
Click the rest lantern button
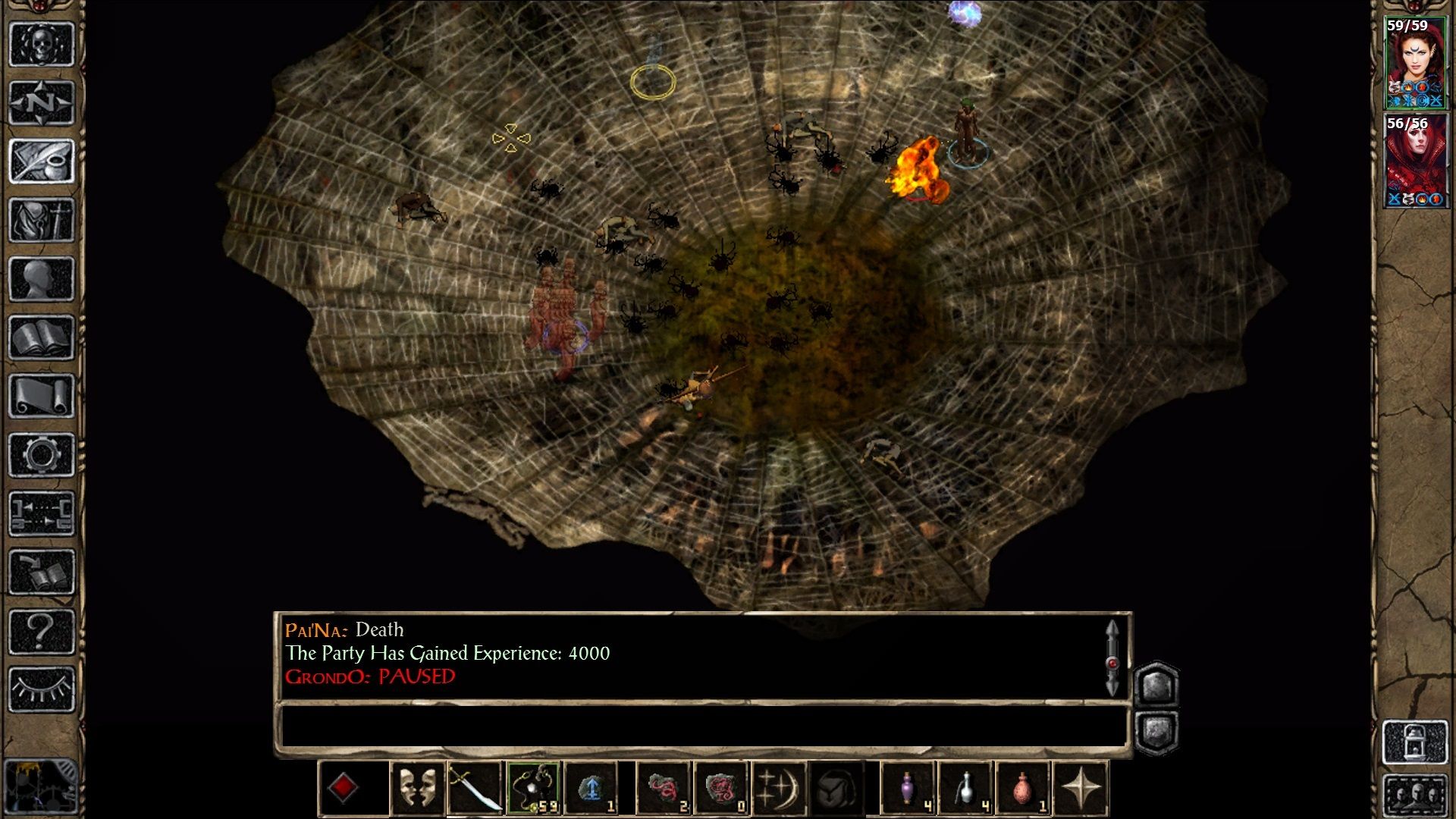pyautogui.click(x=1415, y=742)
